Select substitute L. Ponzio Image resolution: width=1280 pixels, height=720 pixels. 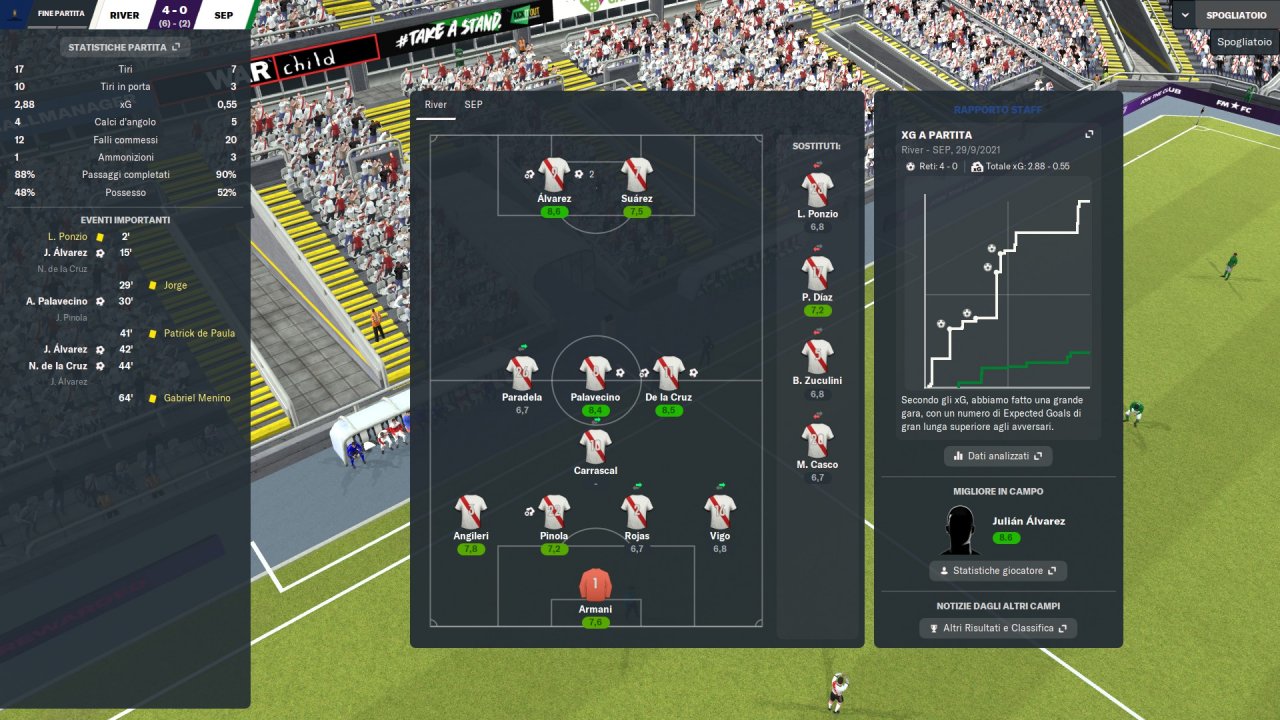coord(817,190)
